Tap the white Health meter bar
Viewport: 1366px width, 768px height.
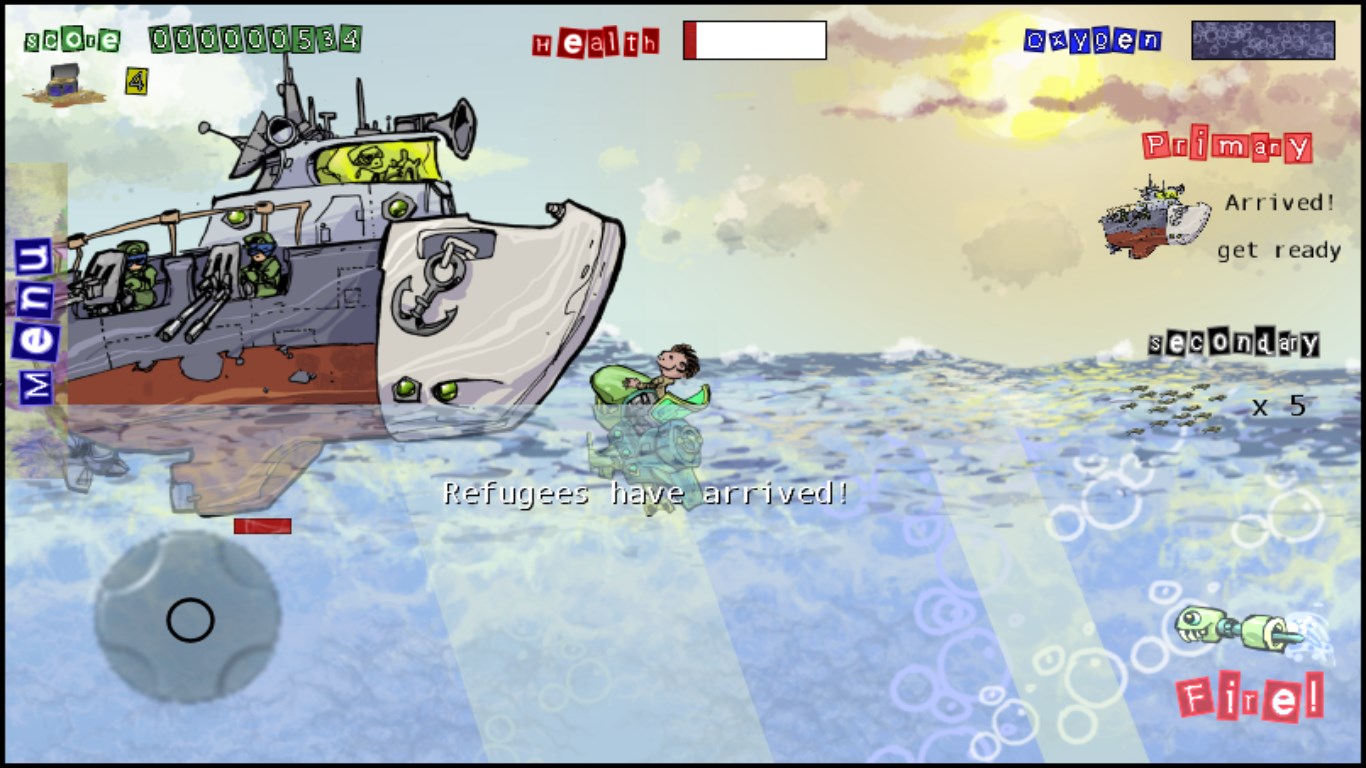pos(753,40)
